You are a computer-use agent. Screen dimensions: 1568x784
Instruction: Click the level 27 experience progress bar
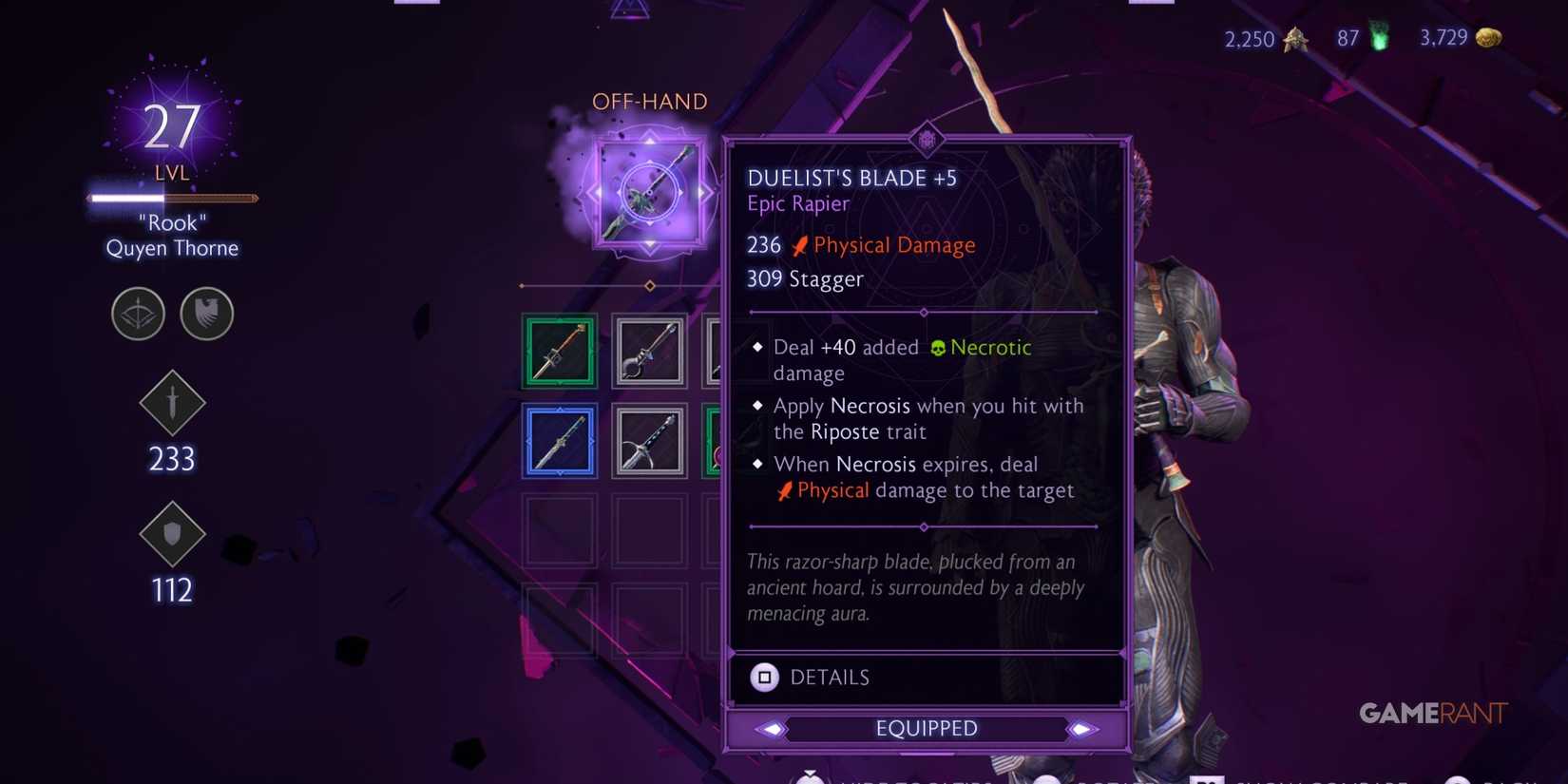(x=171, y=198)
